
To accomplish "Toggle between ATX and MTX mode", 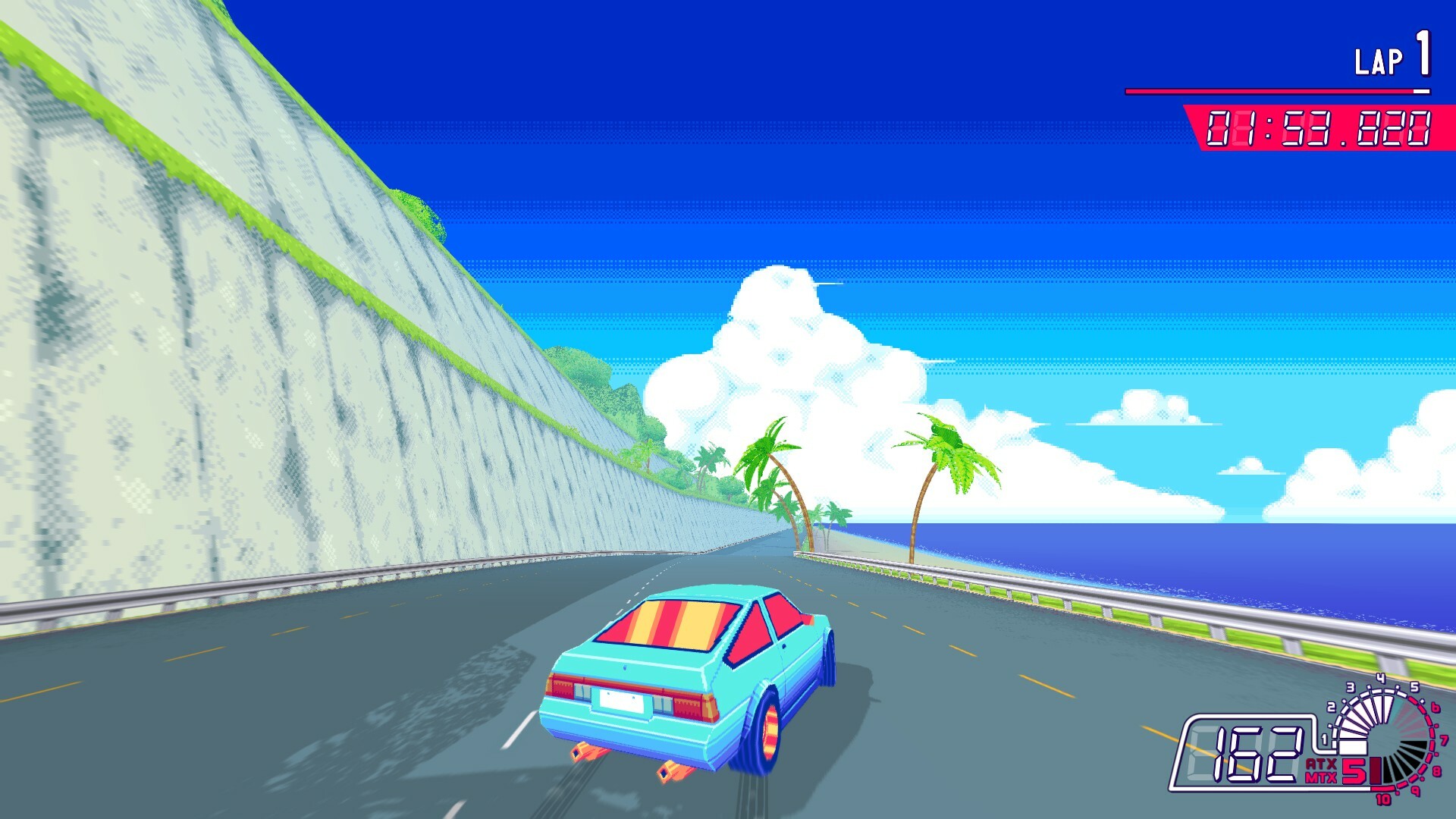I will click(x=1321, y=770).
